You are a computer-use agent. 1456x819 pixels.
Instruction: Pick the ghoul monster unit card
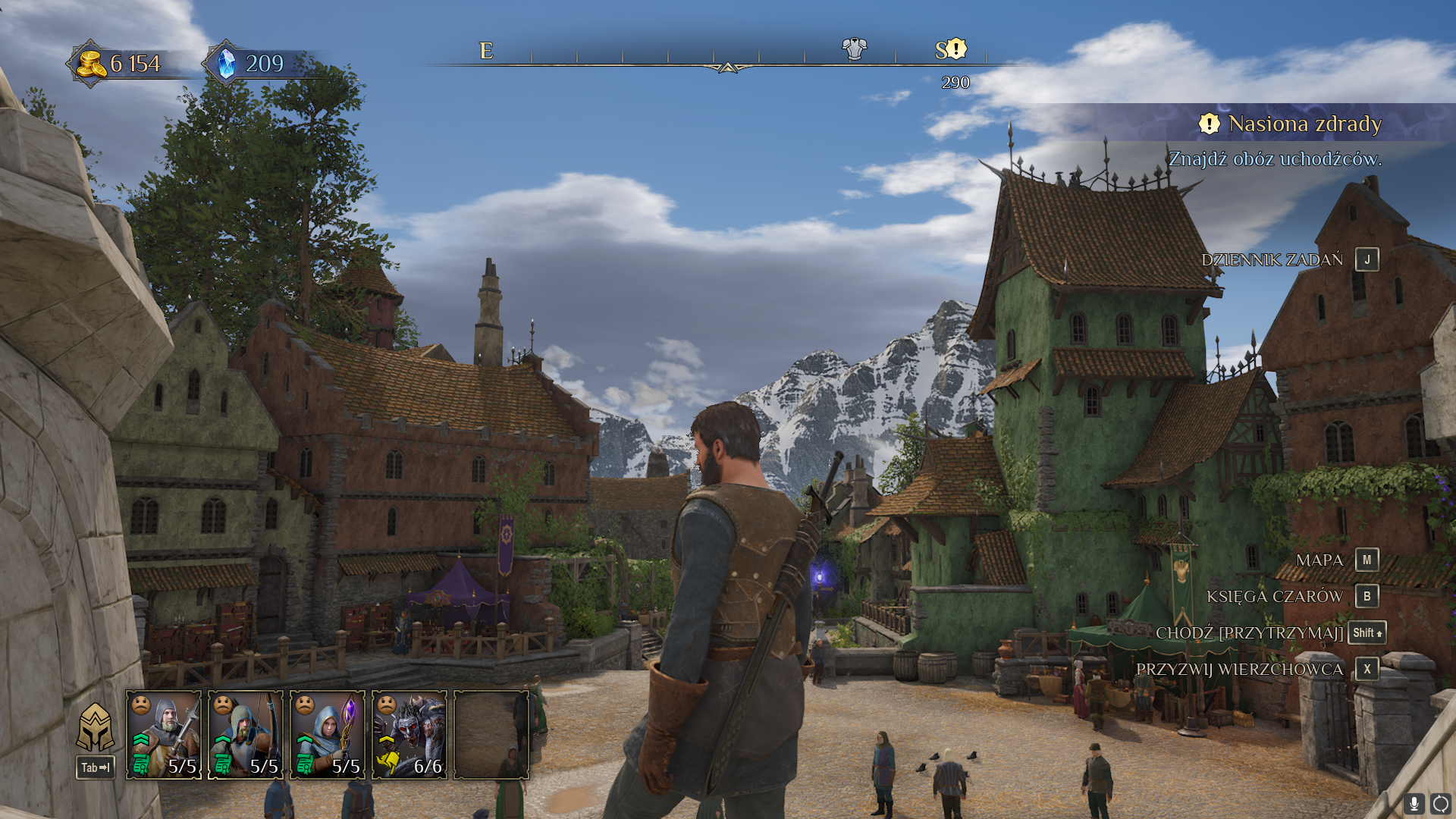[x=409, y=734]
